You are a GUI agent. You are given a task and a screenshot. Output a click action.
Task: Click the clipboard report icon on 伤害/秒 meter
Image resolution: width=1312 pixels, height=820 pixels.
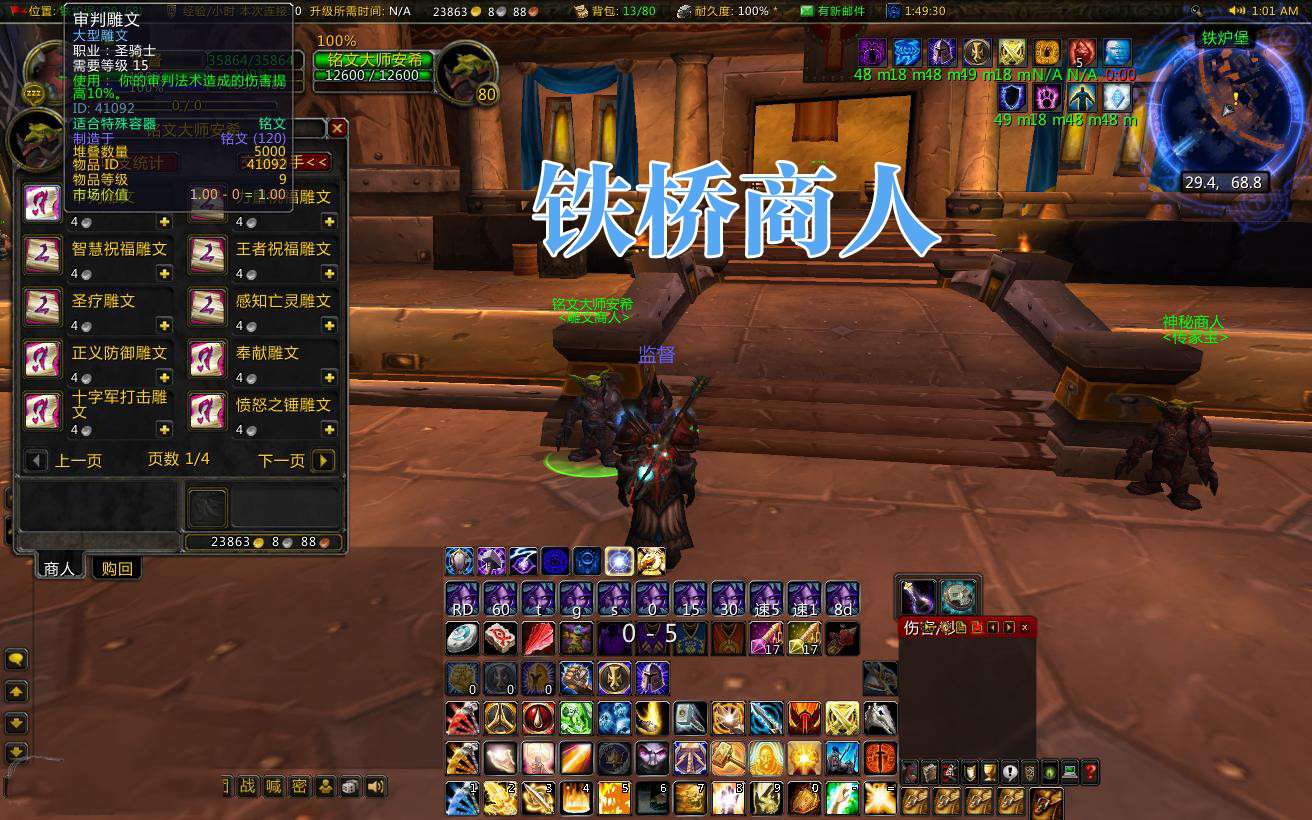[961, 628]
